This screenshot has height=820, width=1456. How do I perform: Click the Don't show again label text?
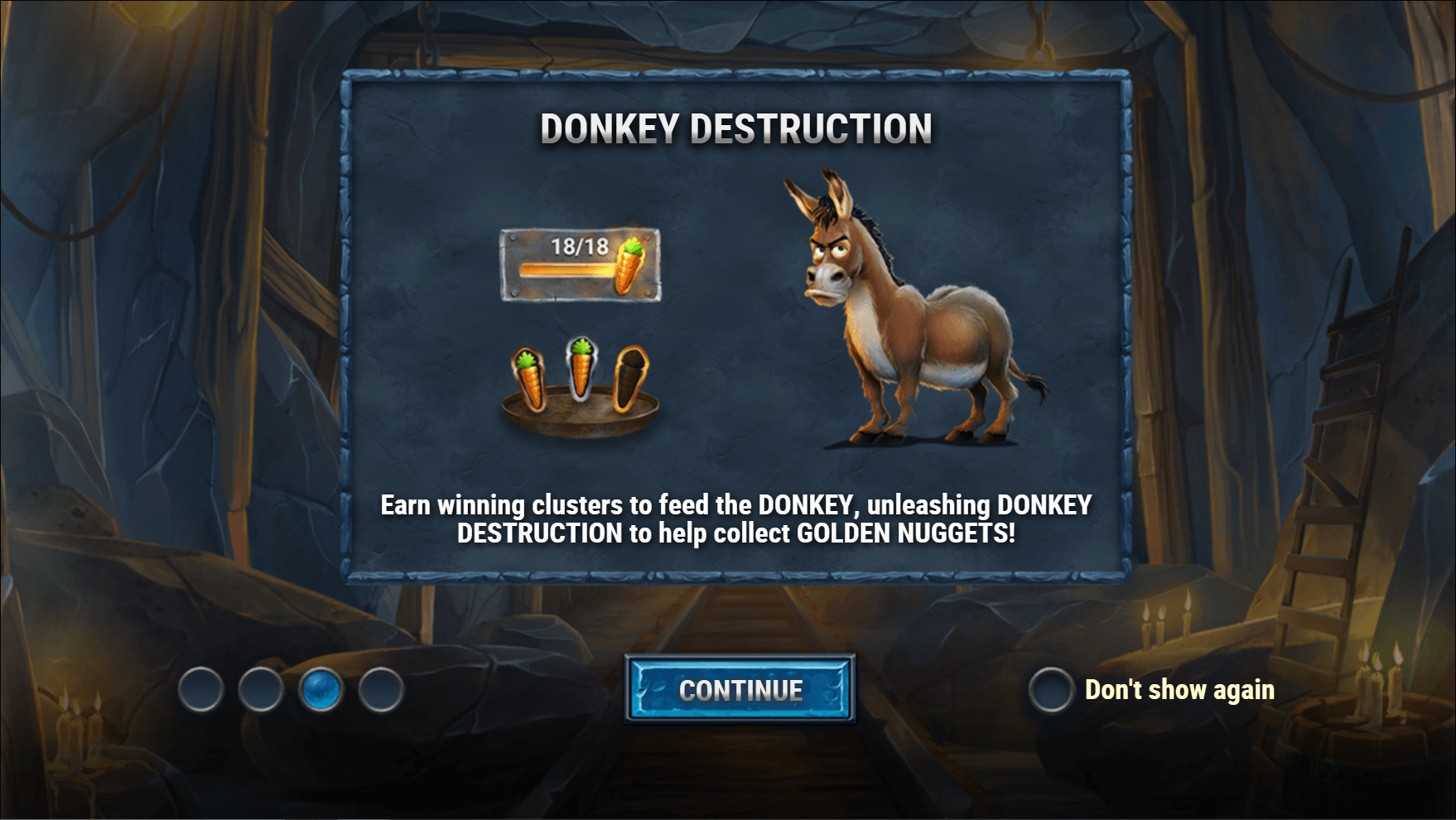tap(1179, 690)
